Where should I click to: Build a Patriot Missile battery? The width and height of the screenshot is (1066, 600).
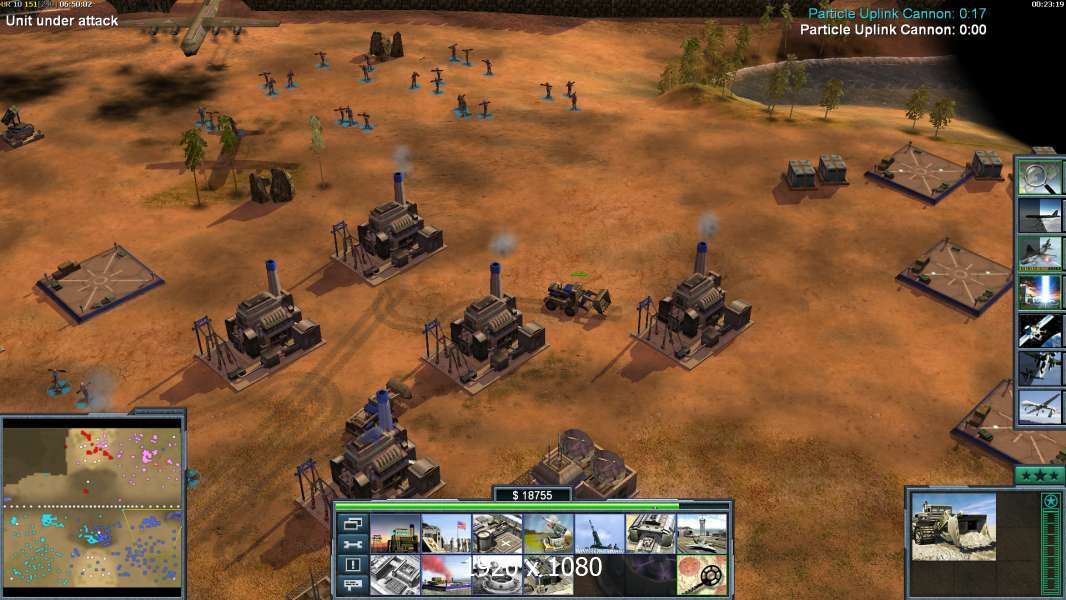click(548, 534)
